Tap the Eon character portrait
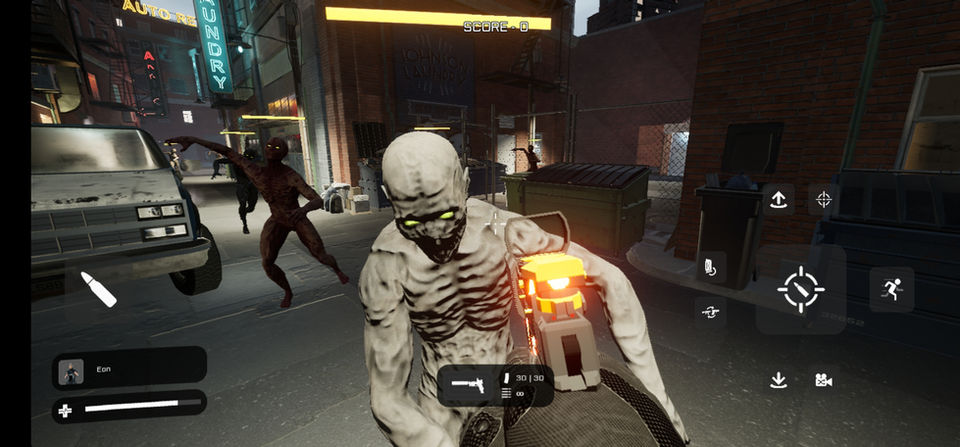 [x=71, y=371]
